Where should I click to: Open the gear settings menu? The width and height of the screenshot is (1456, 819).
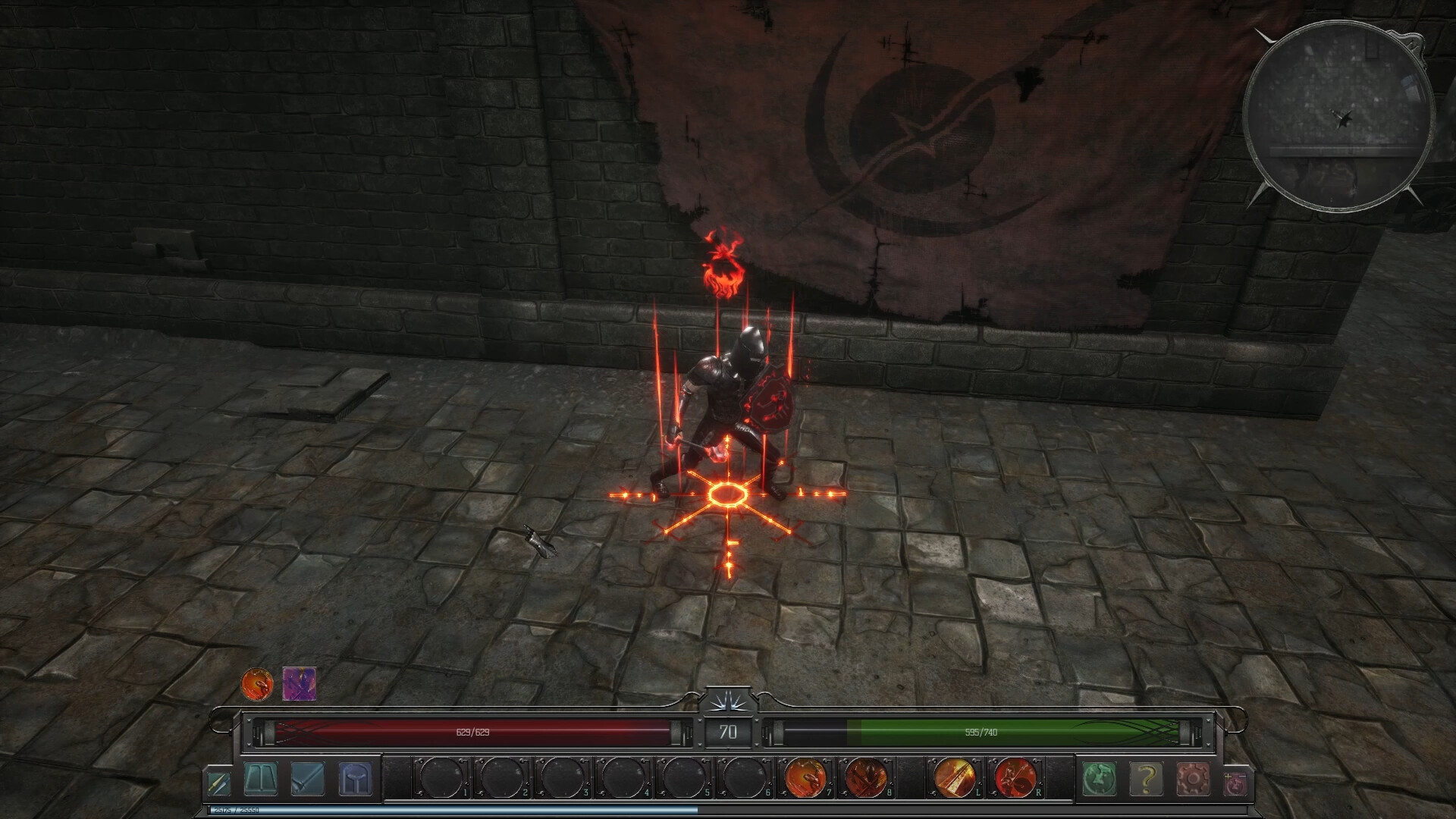coord(1194,777)
